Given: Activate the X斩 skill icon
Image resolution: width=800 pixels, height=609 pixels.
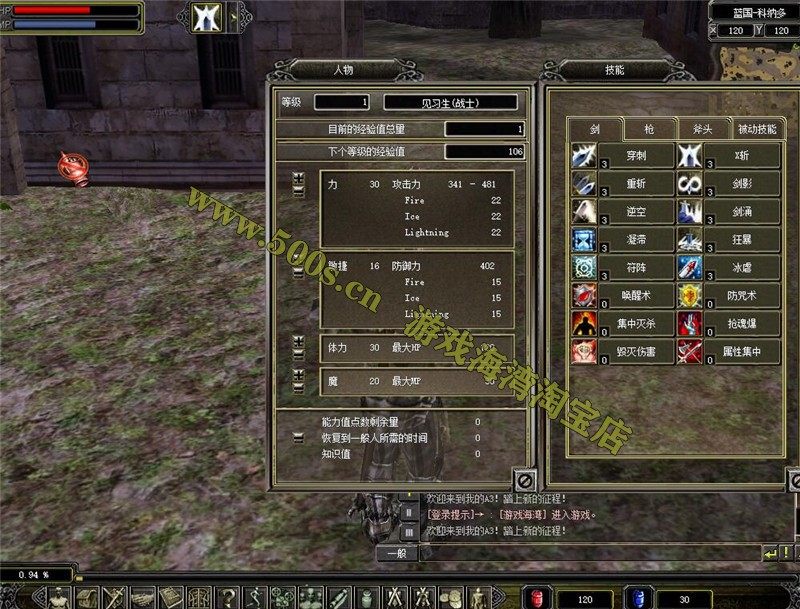Looking at the screenshot, I should (x=690, y=156).
